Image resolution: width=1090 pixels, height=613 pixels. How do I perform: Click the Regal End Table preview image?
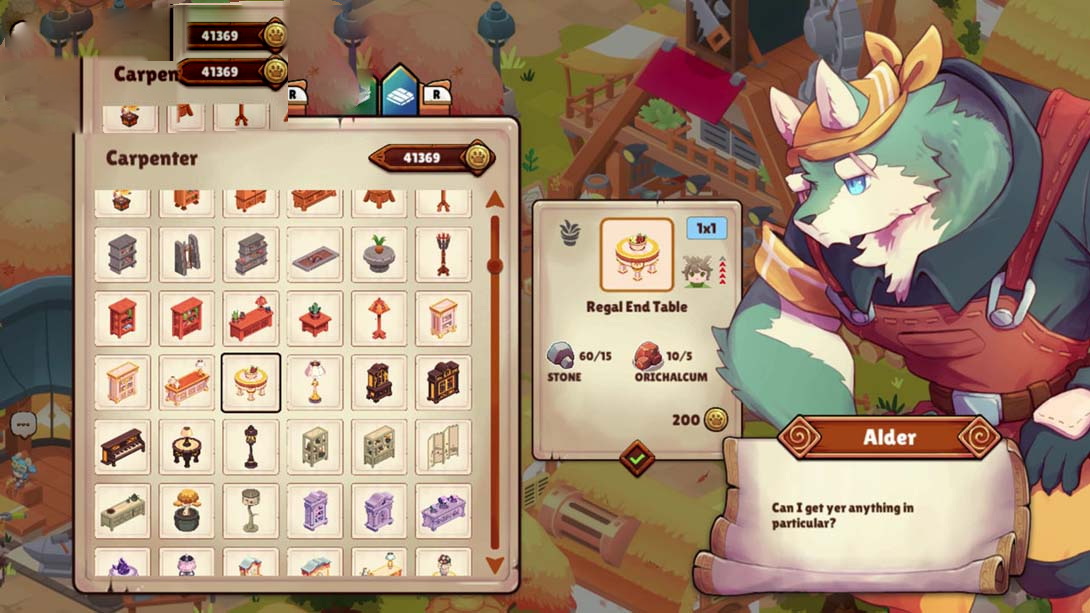coord(636,254)
